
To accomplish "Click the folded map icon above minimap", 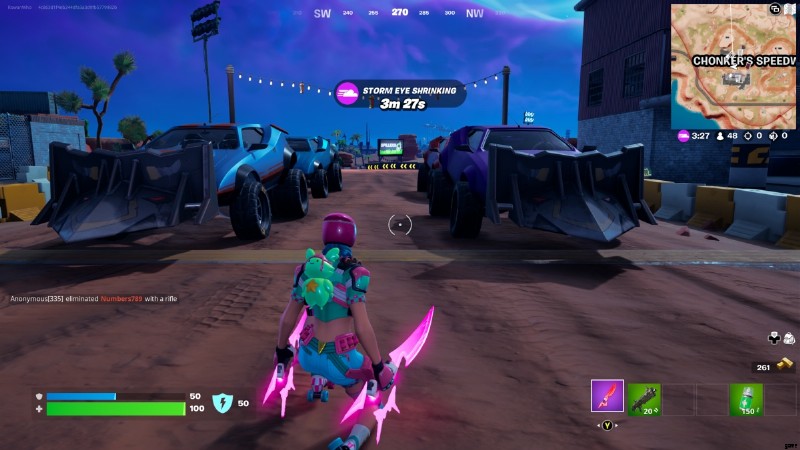I will [x=790, y=9].
